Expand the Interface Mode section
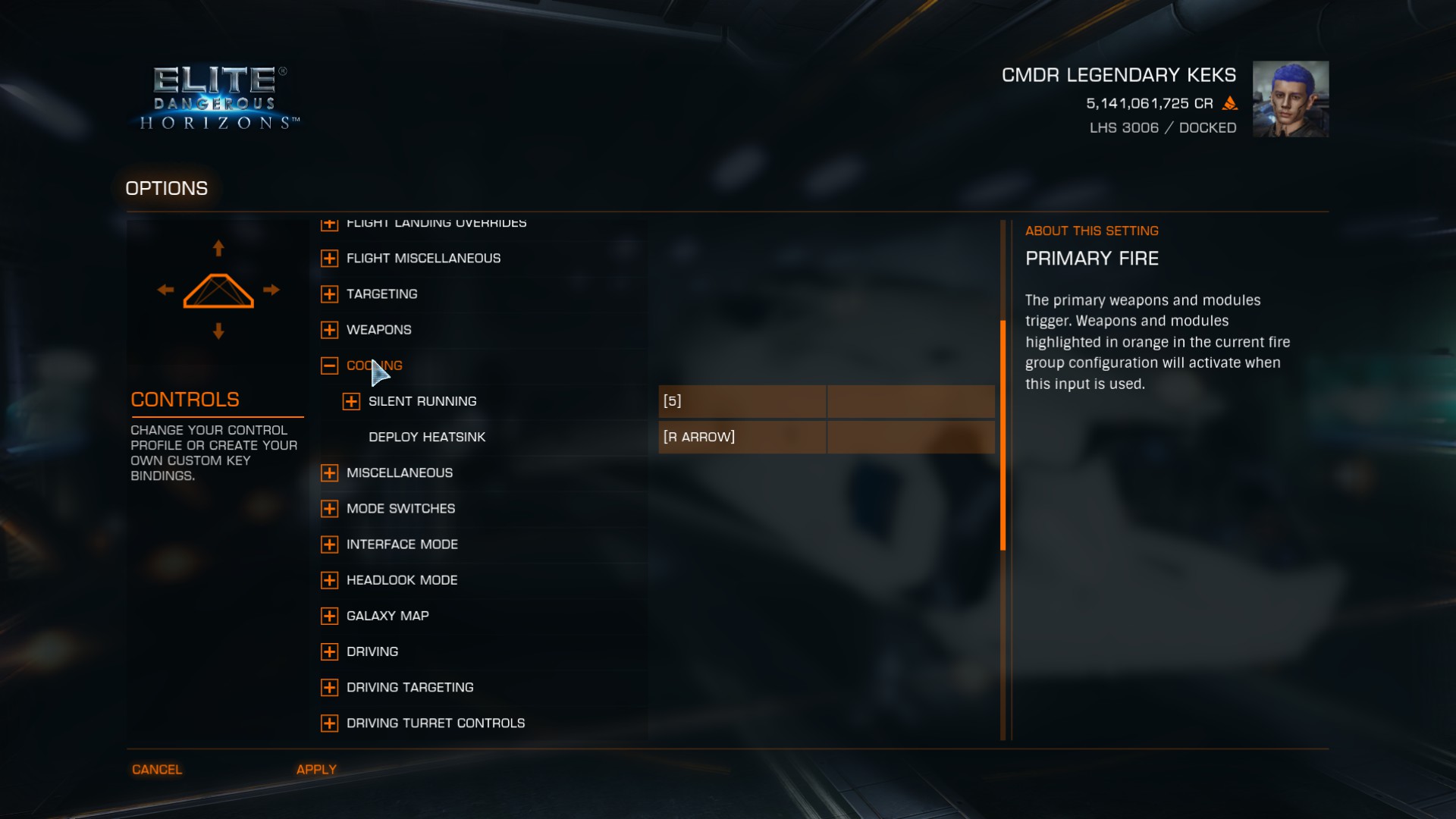This screenshot has height=819, width=1456. [329, 544]
